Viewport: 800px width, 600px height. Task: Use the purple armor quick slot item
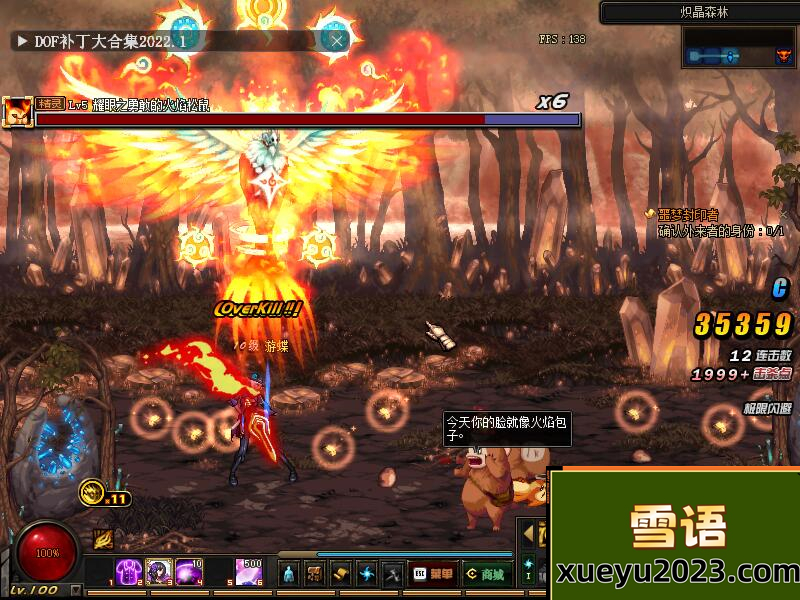click(129, 572)
